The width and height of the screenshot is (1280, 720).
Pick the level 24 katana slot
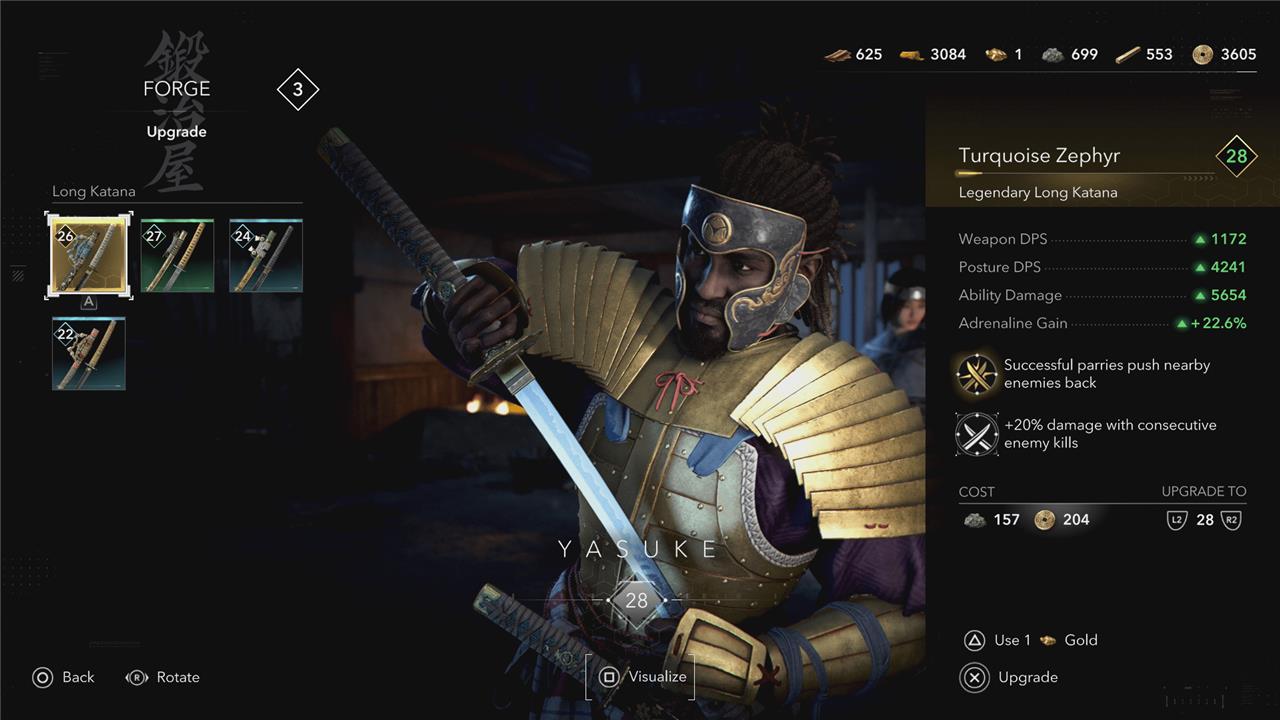coord(265,255)
